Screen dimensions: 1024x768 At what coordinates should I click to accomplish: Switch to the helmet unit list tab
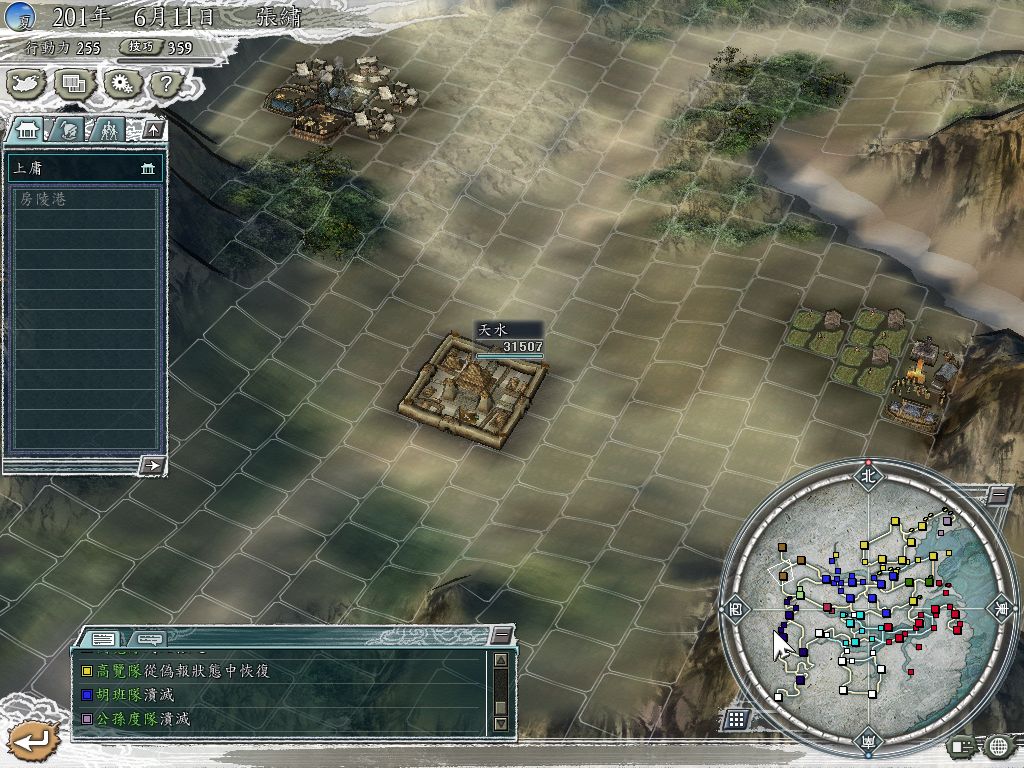click(x=67, y=130)
